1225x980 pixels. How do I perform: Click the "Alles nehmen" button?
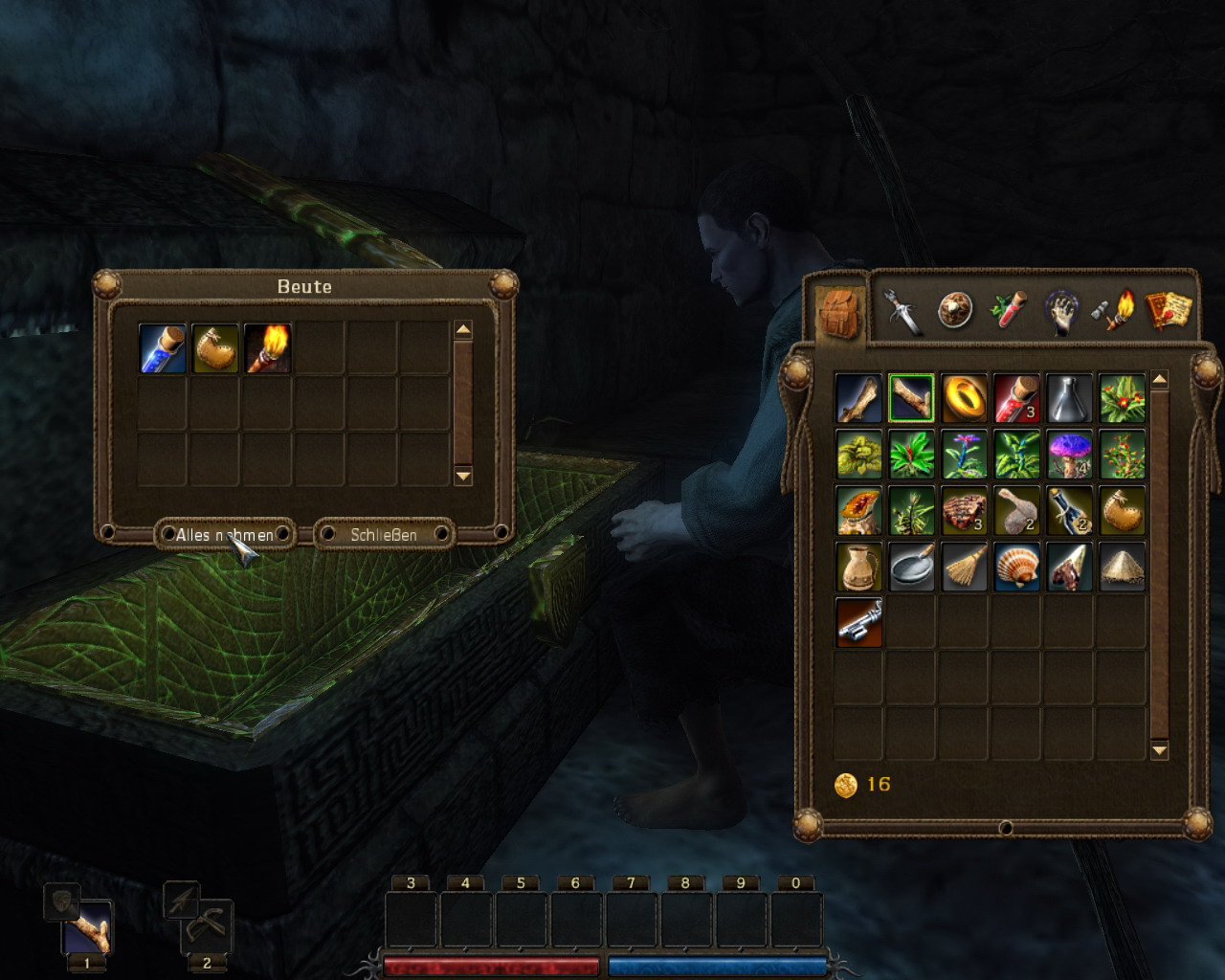point(224,534)
